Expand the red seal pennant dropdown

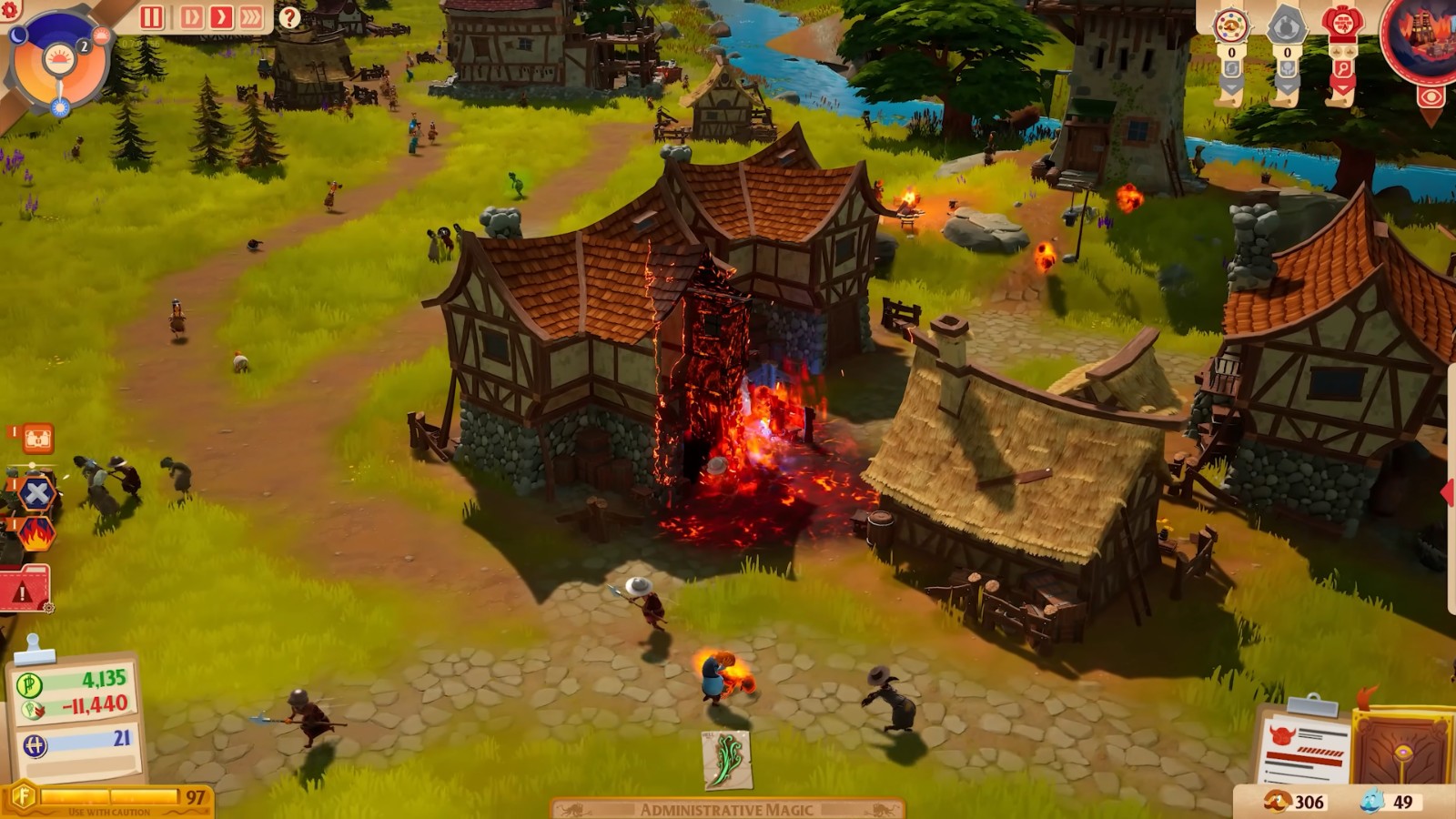click(x=1341, y=86)
